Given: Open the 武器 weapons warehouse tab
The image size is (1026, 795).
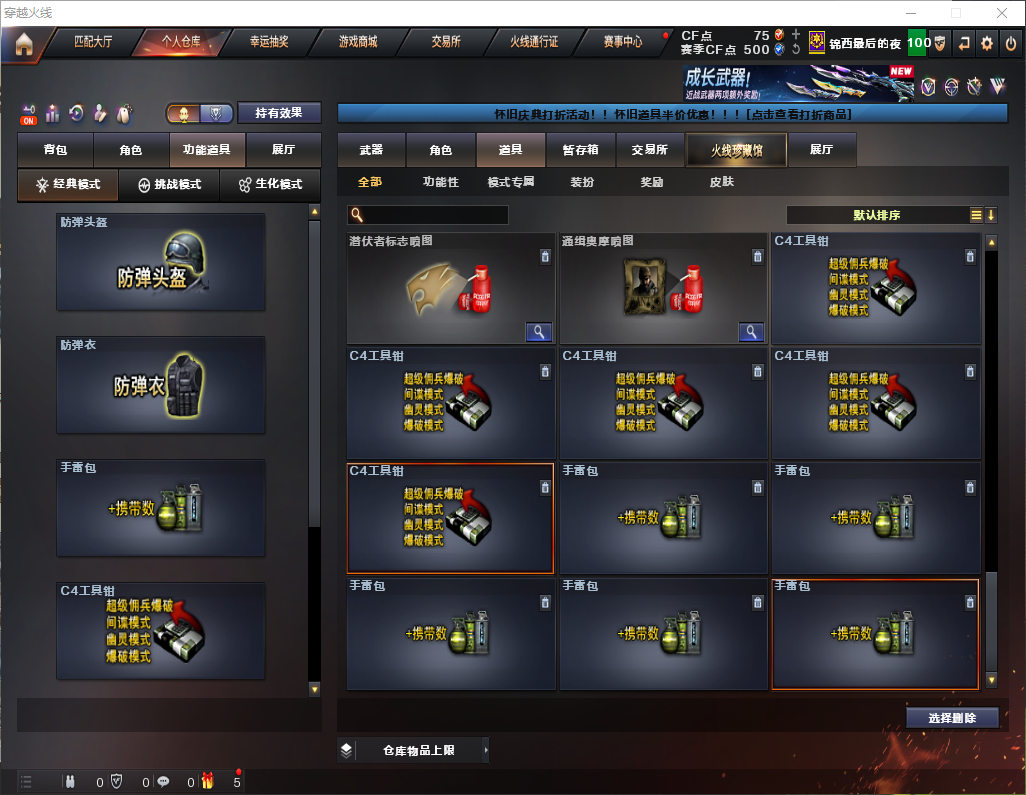Looking at the screenshot, I should coord(371,150).
